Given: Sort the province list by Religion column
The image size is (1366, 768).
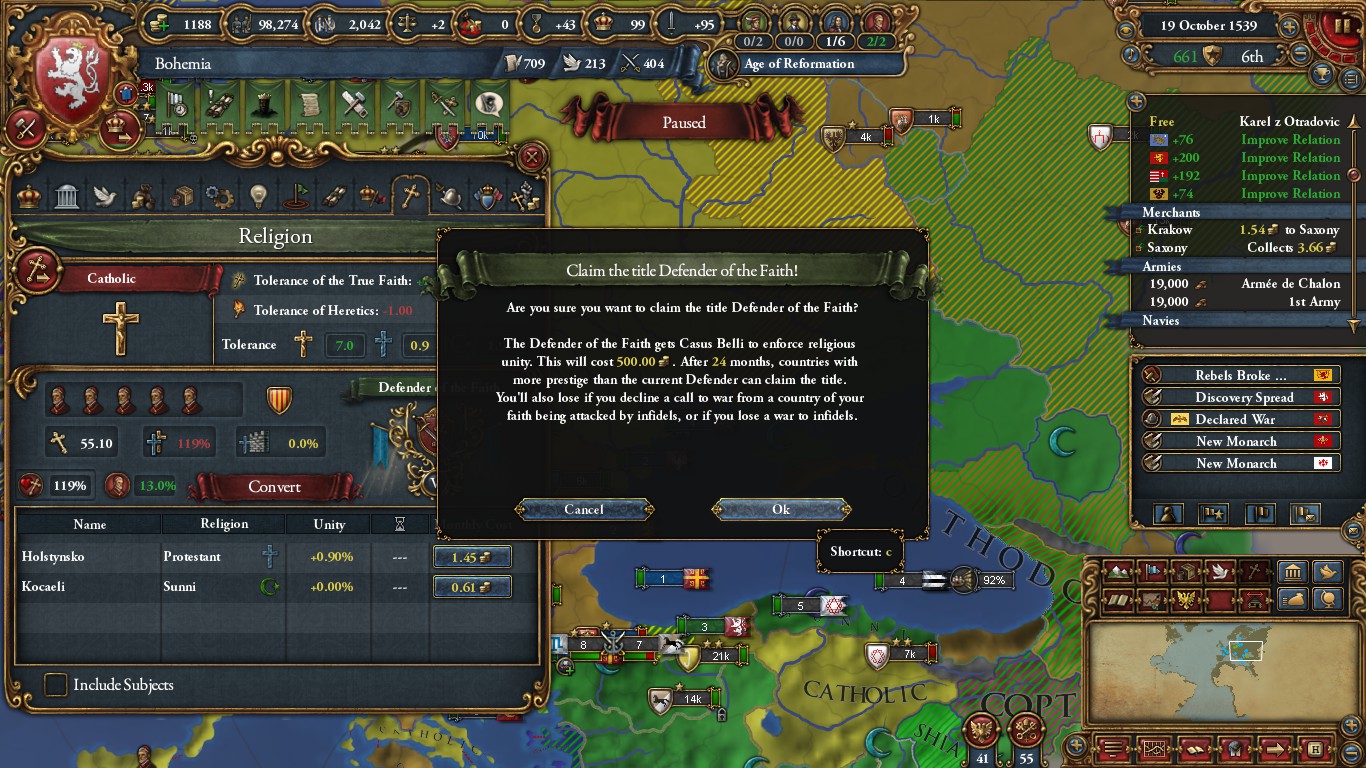Looking at the screenshot, I should click(x=224, y=524).
